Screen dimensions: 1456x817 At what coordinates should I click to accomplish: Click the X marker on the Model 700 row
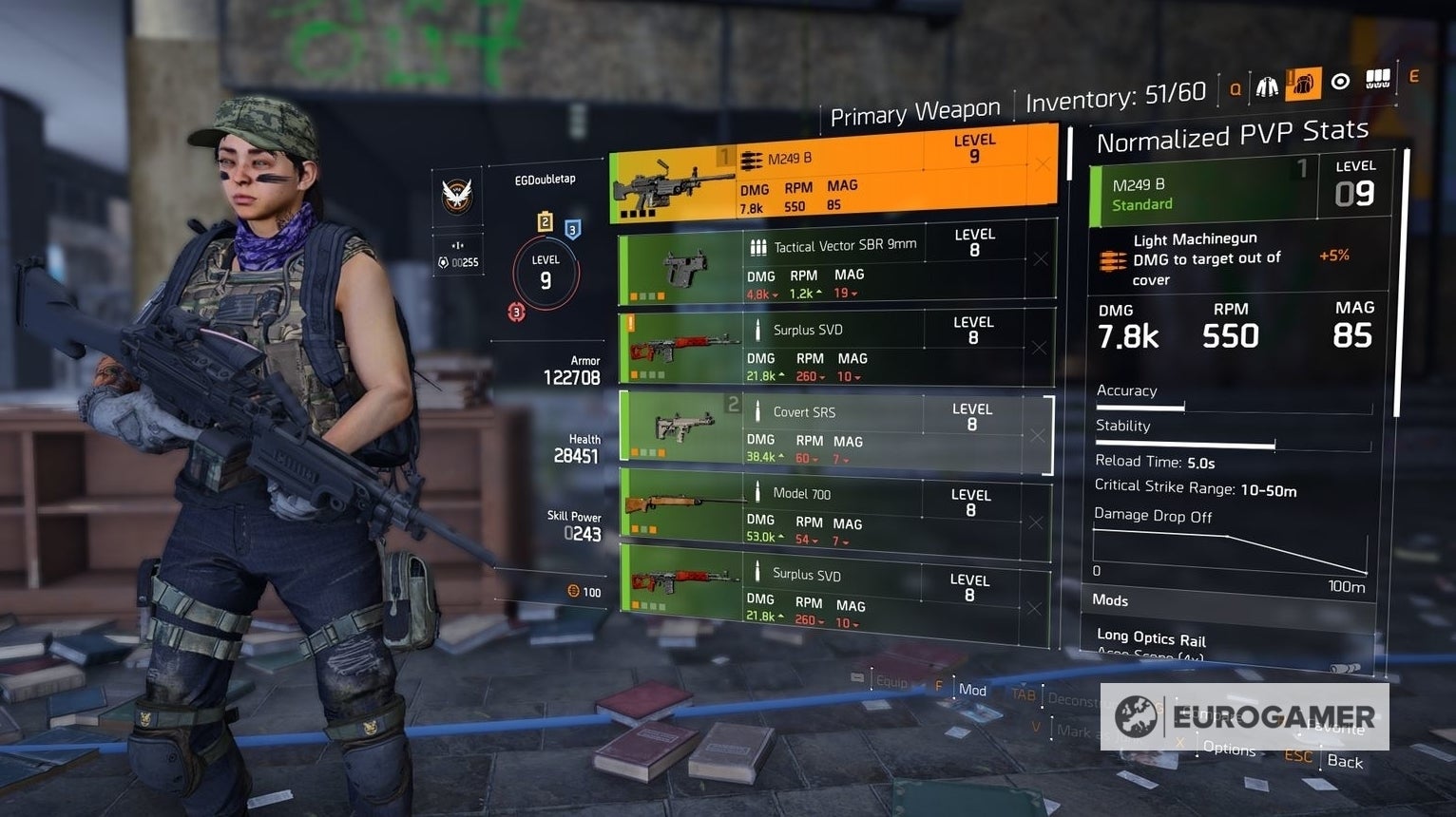pos(1037,522)
